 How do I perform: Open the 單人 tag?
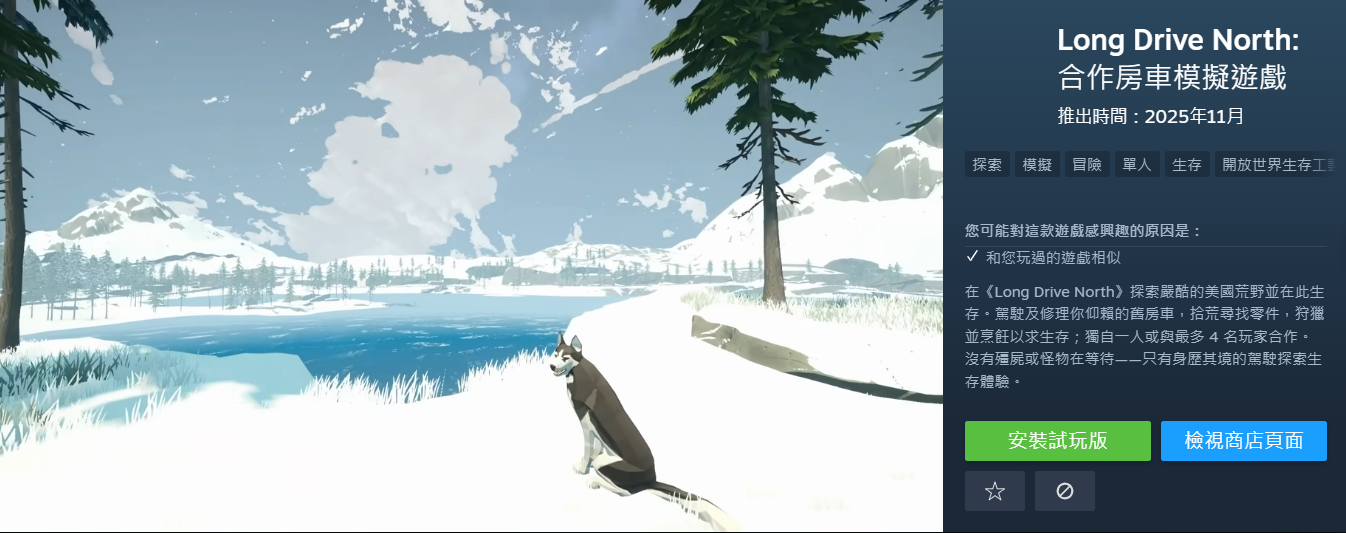(1137, 165)
